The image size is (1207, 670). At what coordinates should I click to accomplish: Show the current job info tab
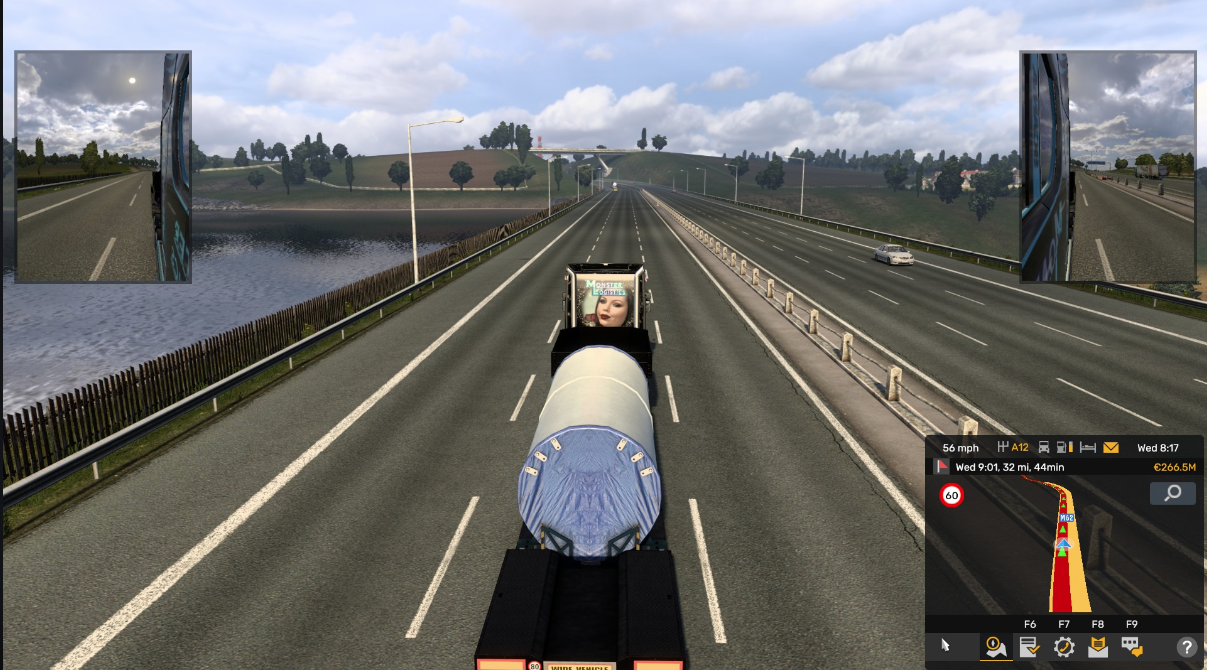pyautogui.click(x=1029, y=647)
